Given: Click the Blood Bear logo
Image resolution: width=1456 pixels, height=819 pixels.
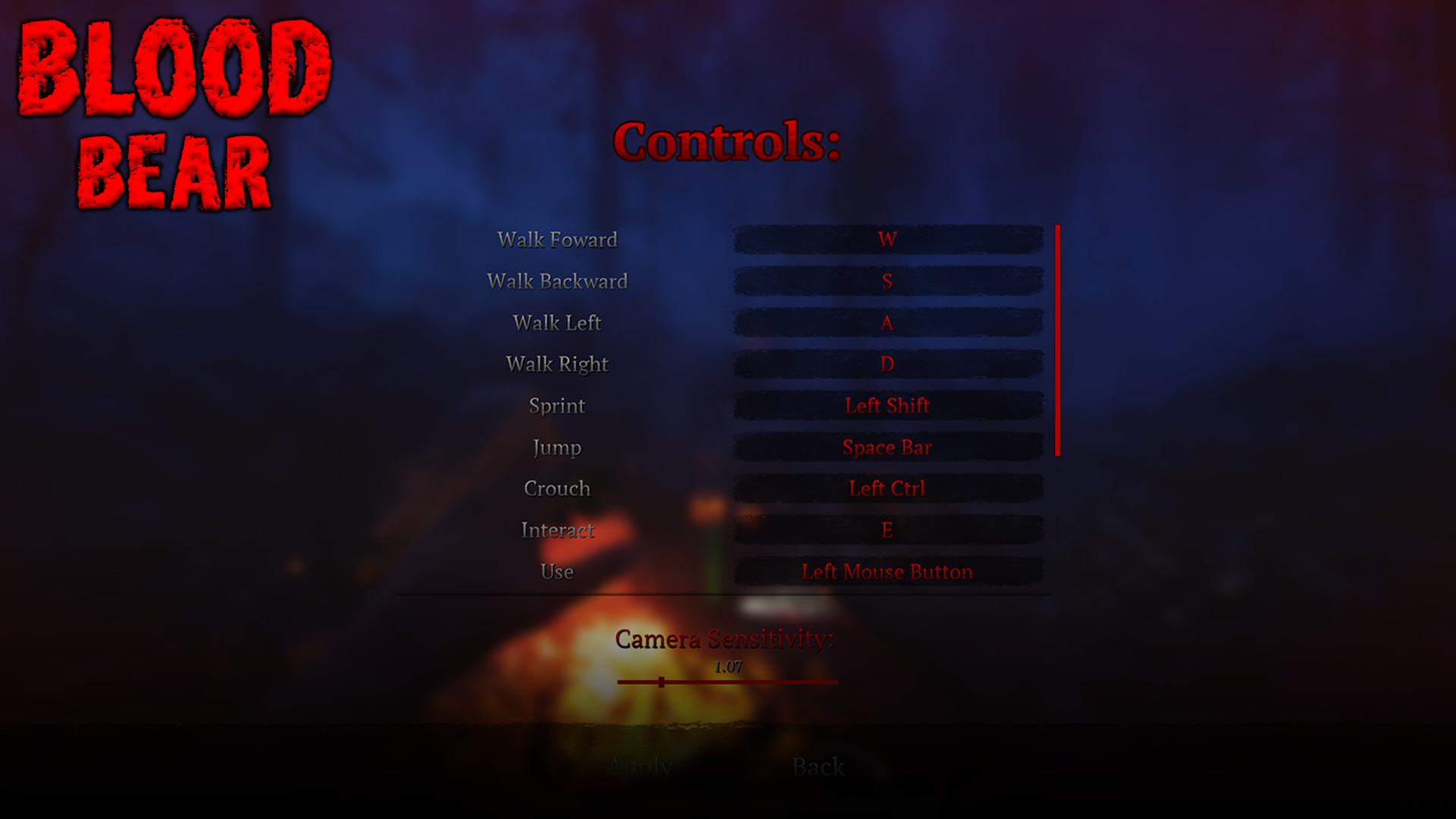Looking at the screenshot, I should click(174, 114).
